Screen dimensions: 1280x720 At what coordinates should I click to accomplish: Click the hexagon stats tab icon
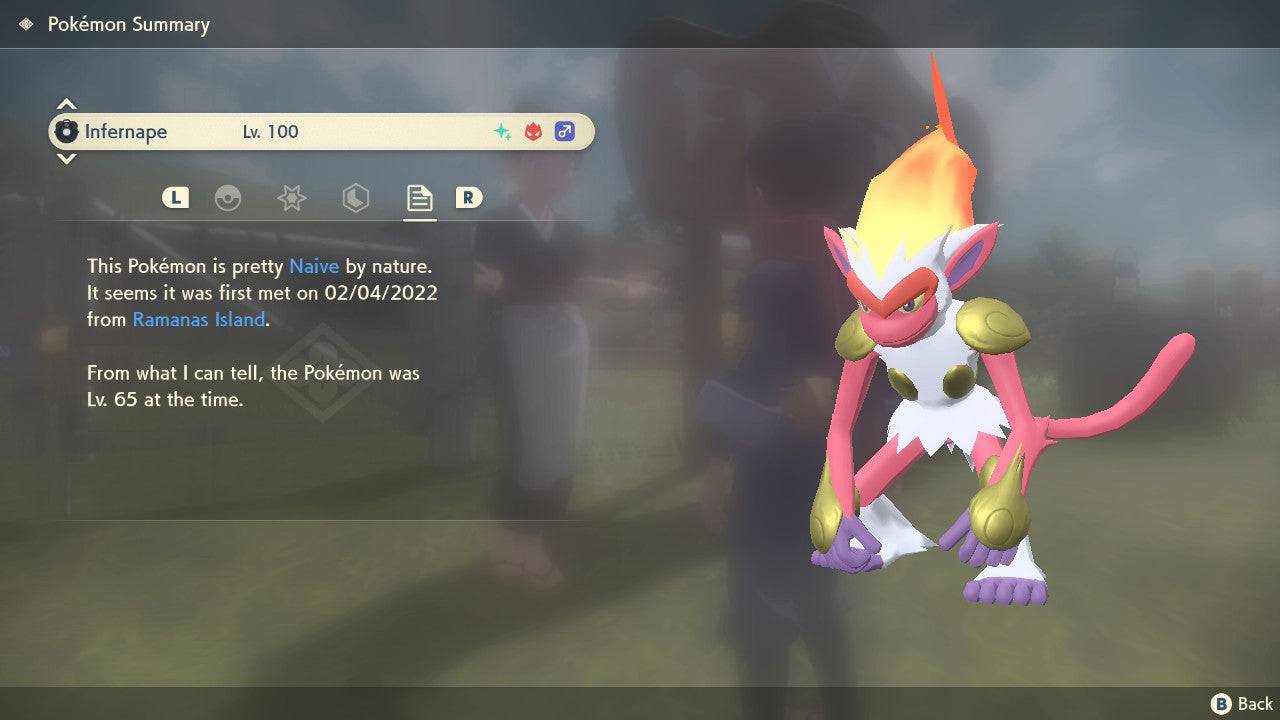pyautogui.click(x=355, y=198)
